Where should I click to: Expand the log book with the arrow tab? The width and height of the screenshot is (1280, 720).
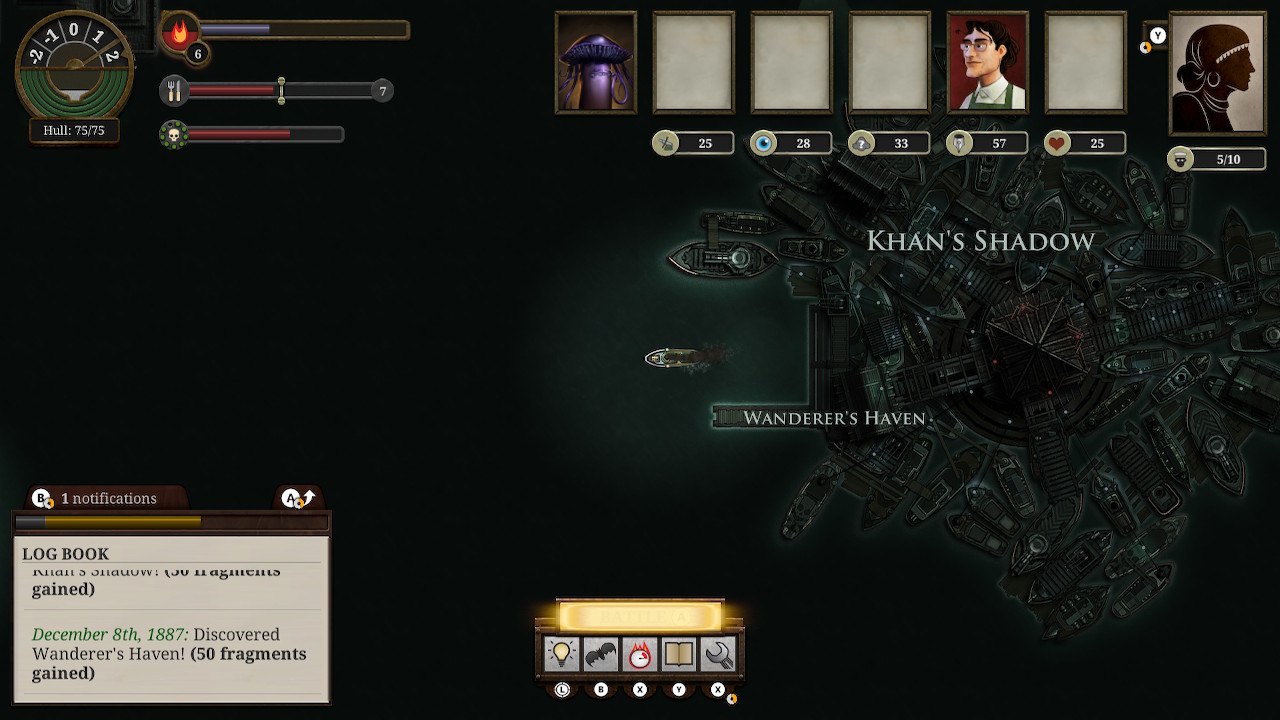(x=298, y=498)
